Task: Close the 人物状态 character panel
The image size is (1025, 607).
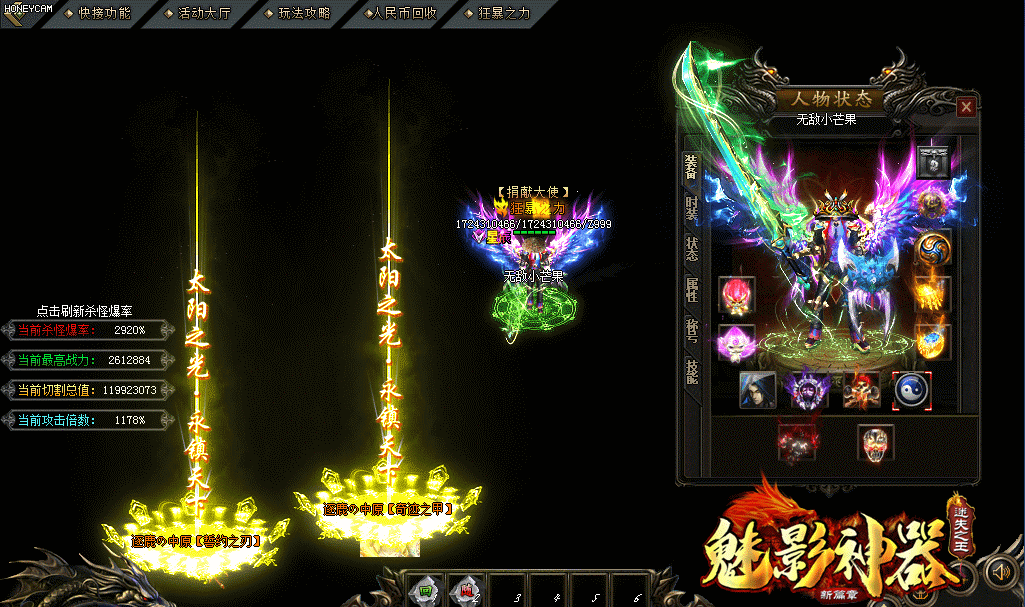Action: 966,106
